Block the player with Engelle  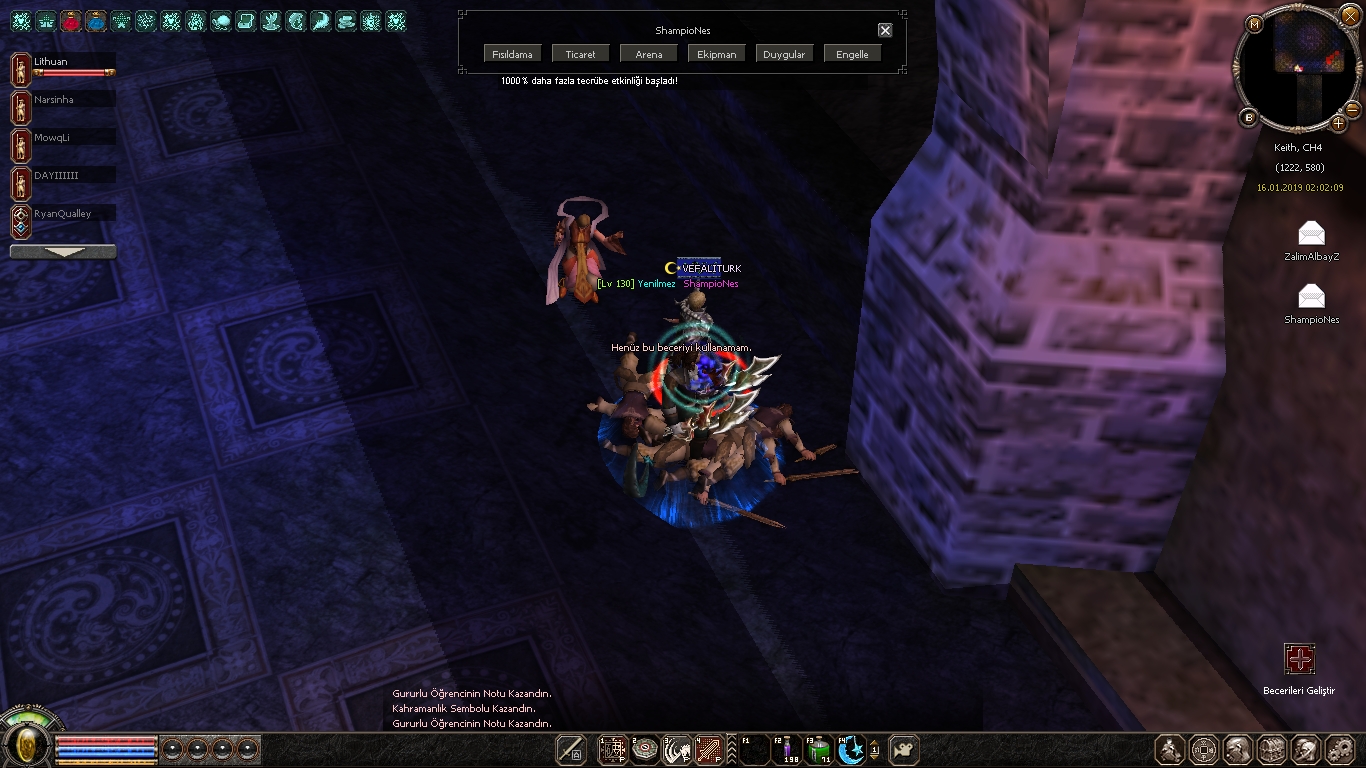coord(852,54)
